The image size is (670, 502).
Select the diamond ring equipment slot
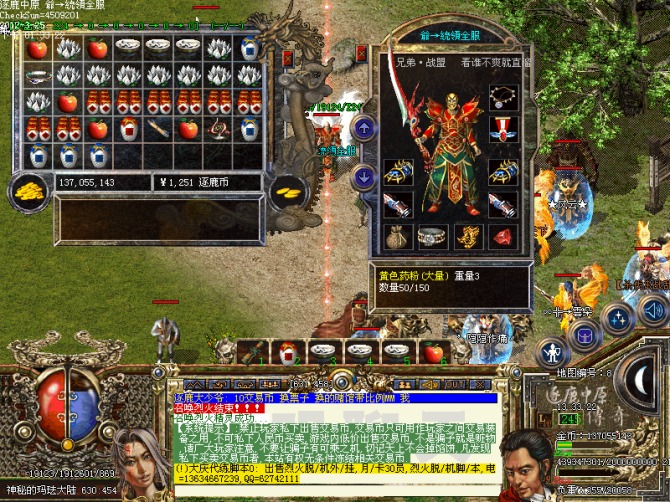coord(431,236)
